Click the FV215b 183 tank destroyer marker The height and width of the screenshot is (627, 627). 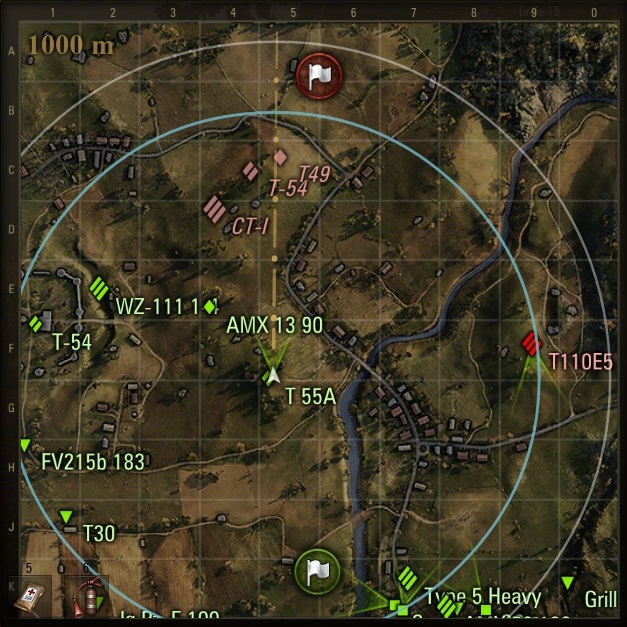tap(25, 445)
